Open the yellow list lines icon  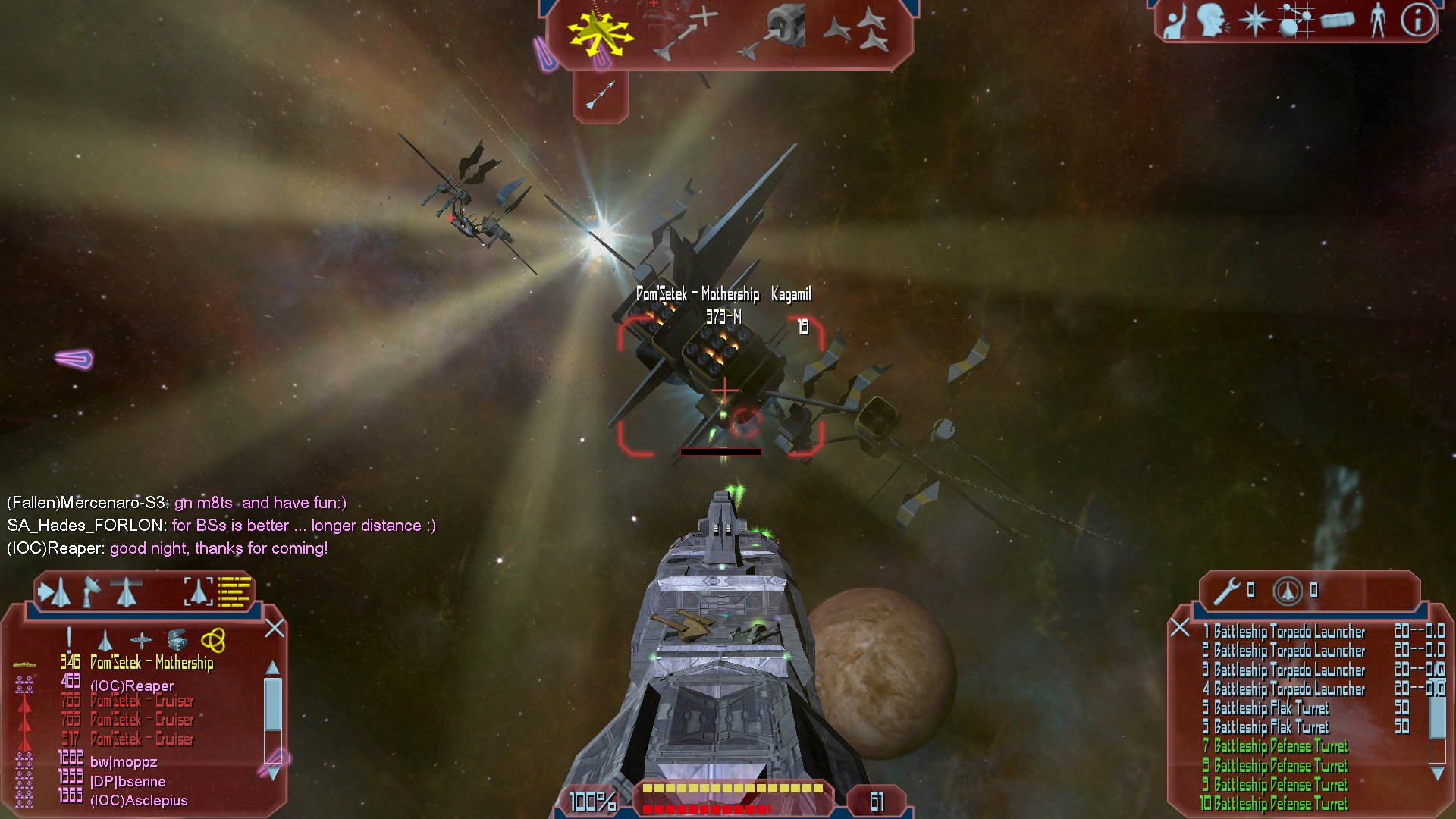(x=234, y=591)
